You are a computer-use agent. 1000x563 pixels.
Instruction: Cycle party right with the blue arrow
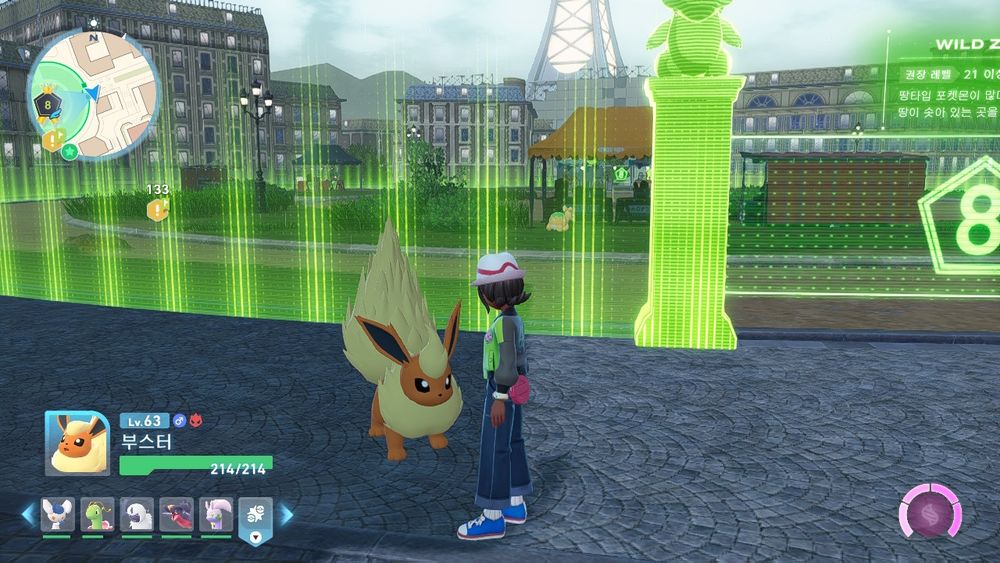click(287, 515)
